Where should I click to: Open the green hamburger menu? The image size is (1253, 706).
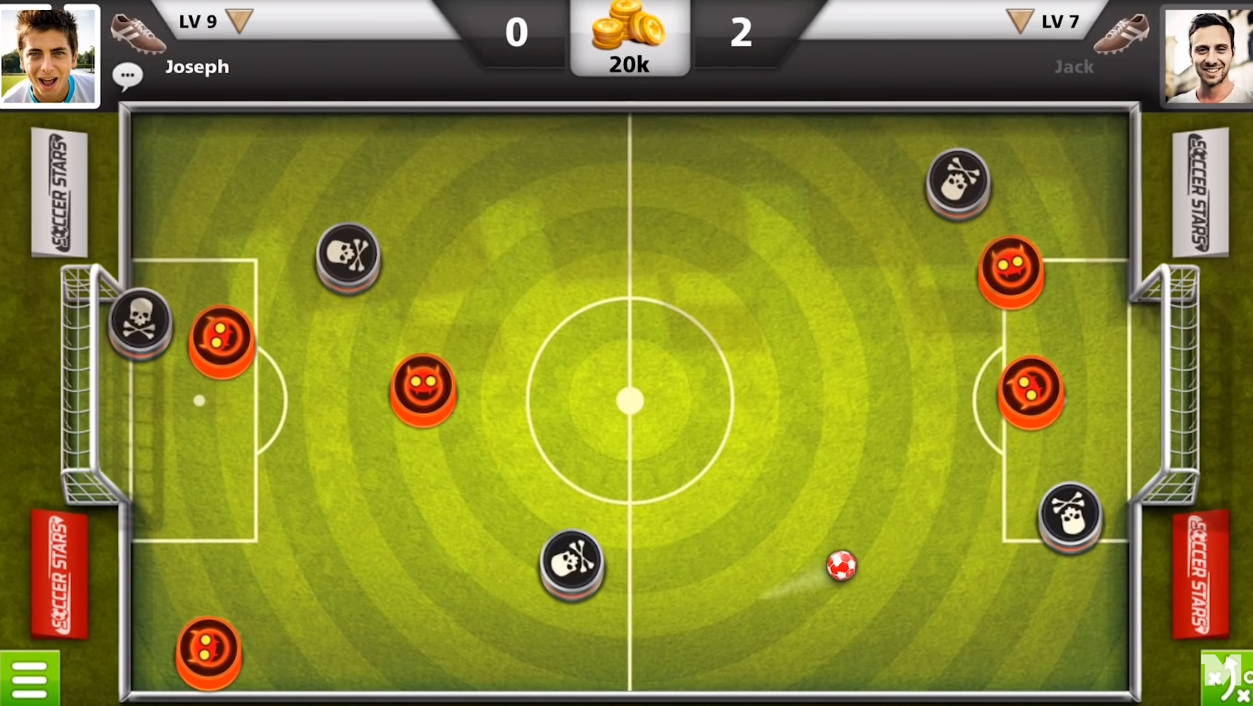pyautogui.click(x=30, y=679)
